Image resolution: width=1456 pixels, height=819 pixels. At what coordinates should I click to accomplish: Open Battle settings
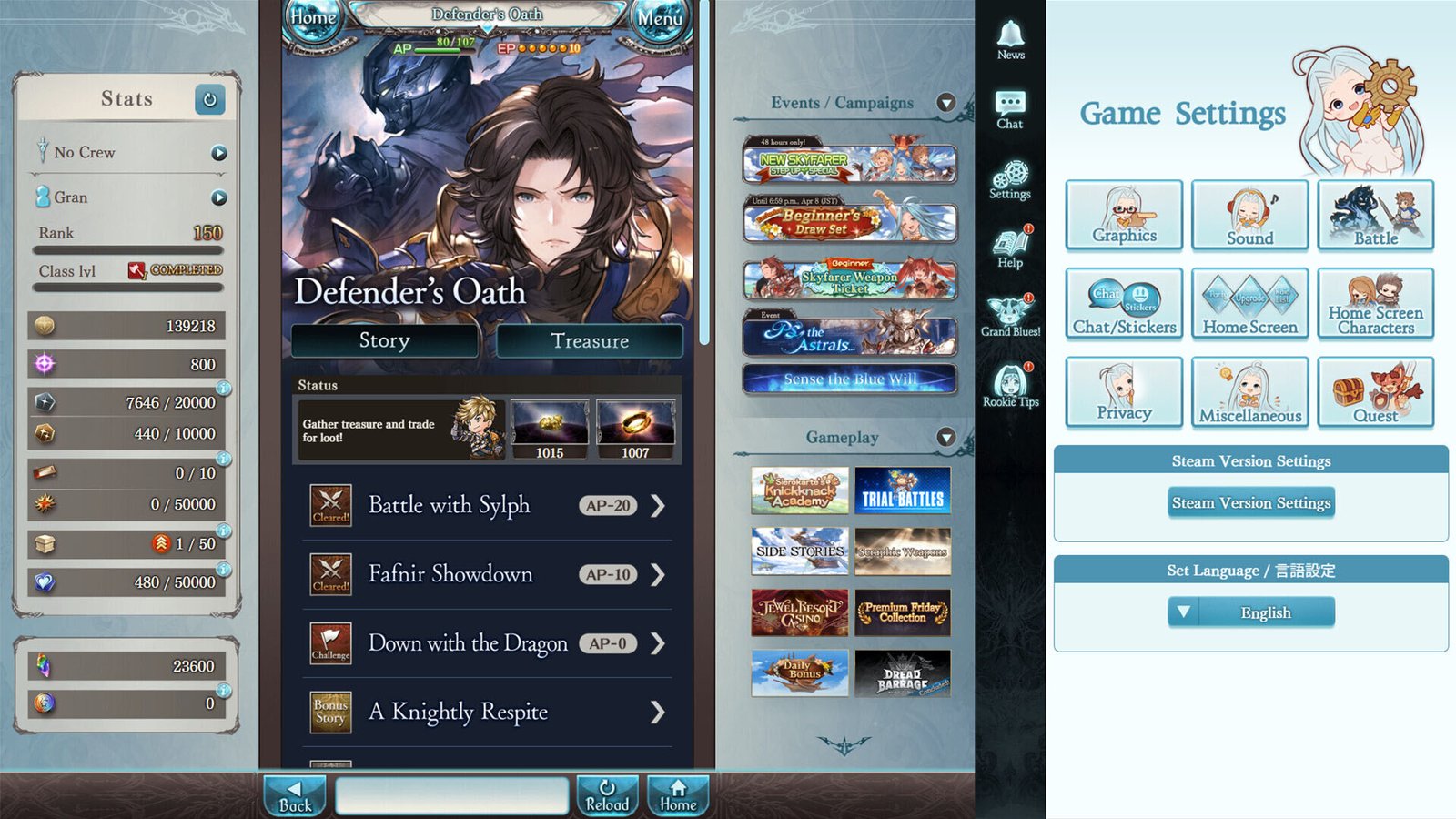[x=1376, y=217]
